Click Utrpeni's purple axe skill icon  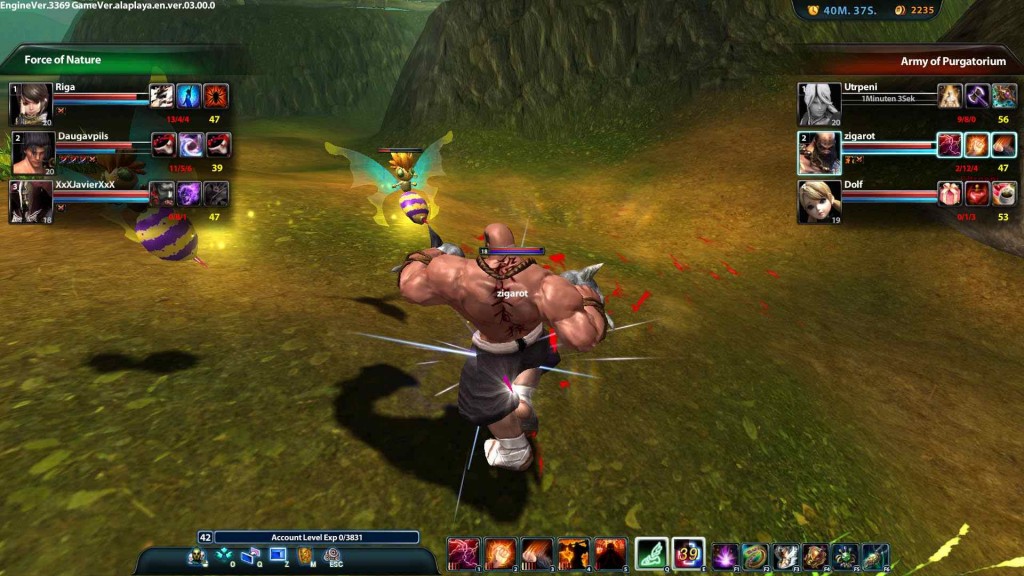(976, 96)
